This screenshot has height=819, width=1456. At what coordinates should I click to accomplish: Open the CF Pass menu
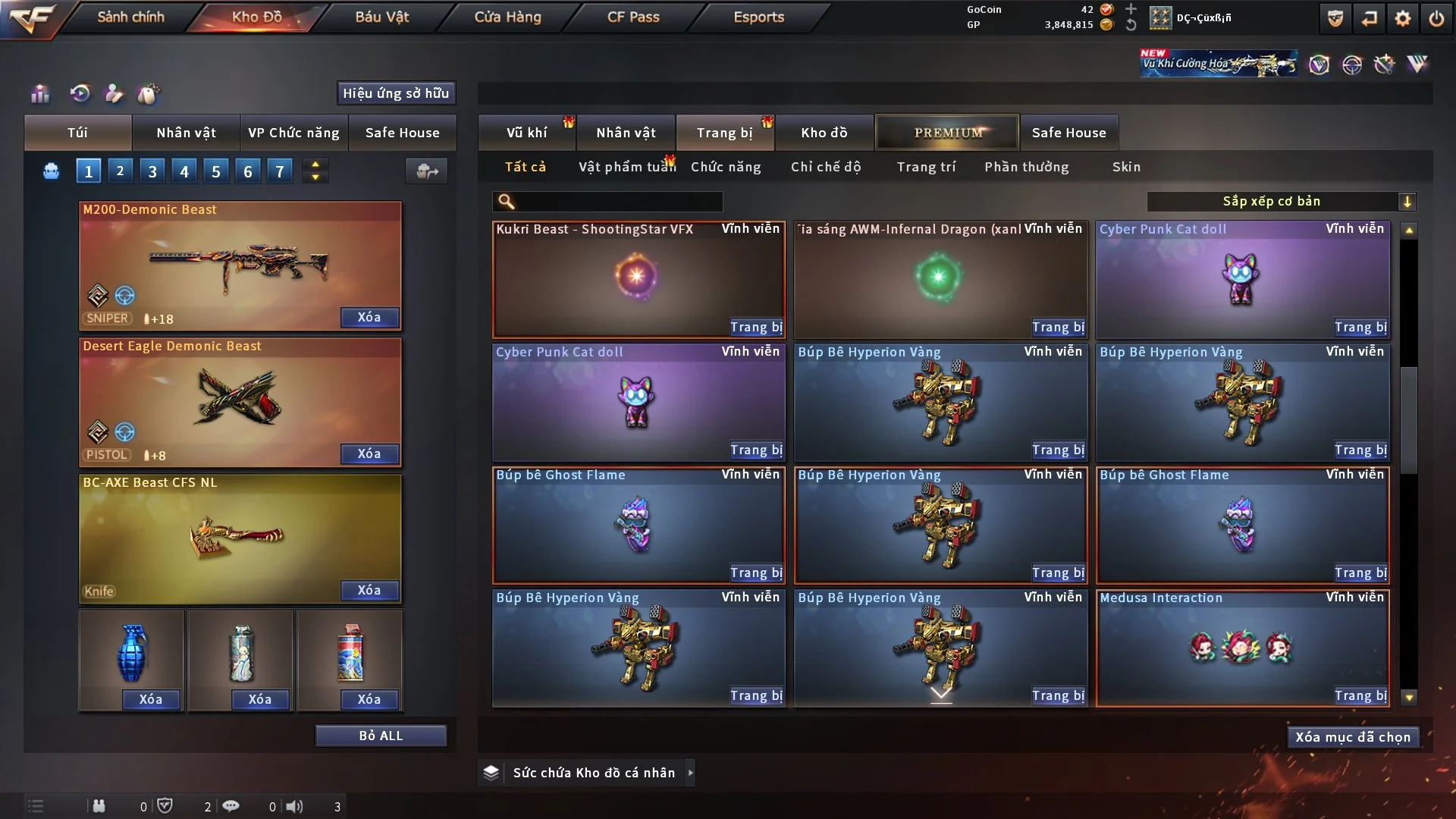(x=633, y=17)
